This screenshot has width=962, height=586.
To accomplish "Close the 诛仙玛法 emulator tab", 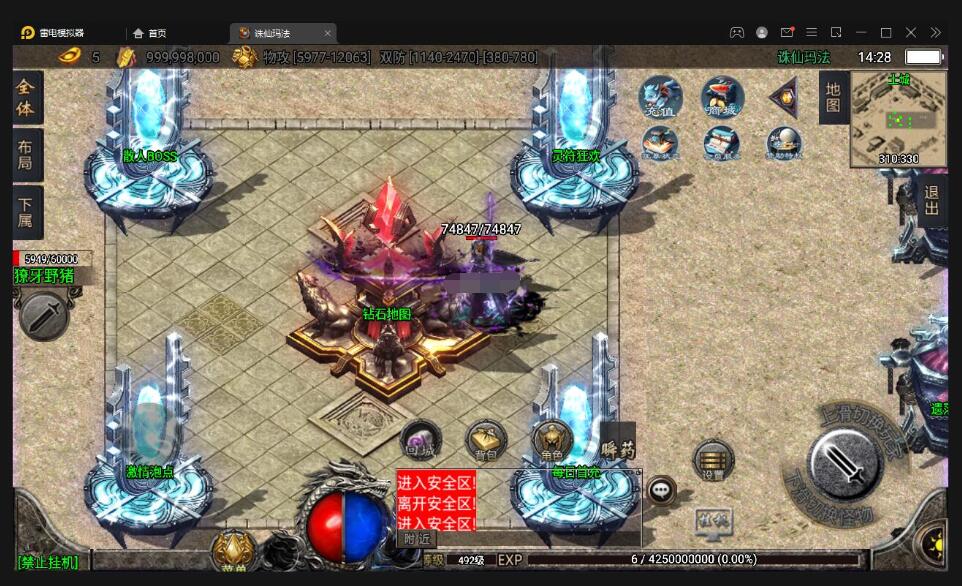I will click(327, 33).
